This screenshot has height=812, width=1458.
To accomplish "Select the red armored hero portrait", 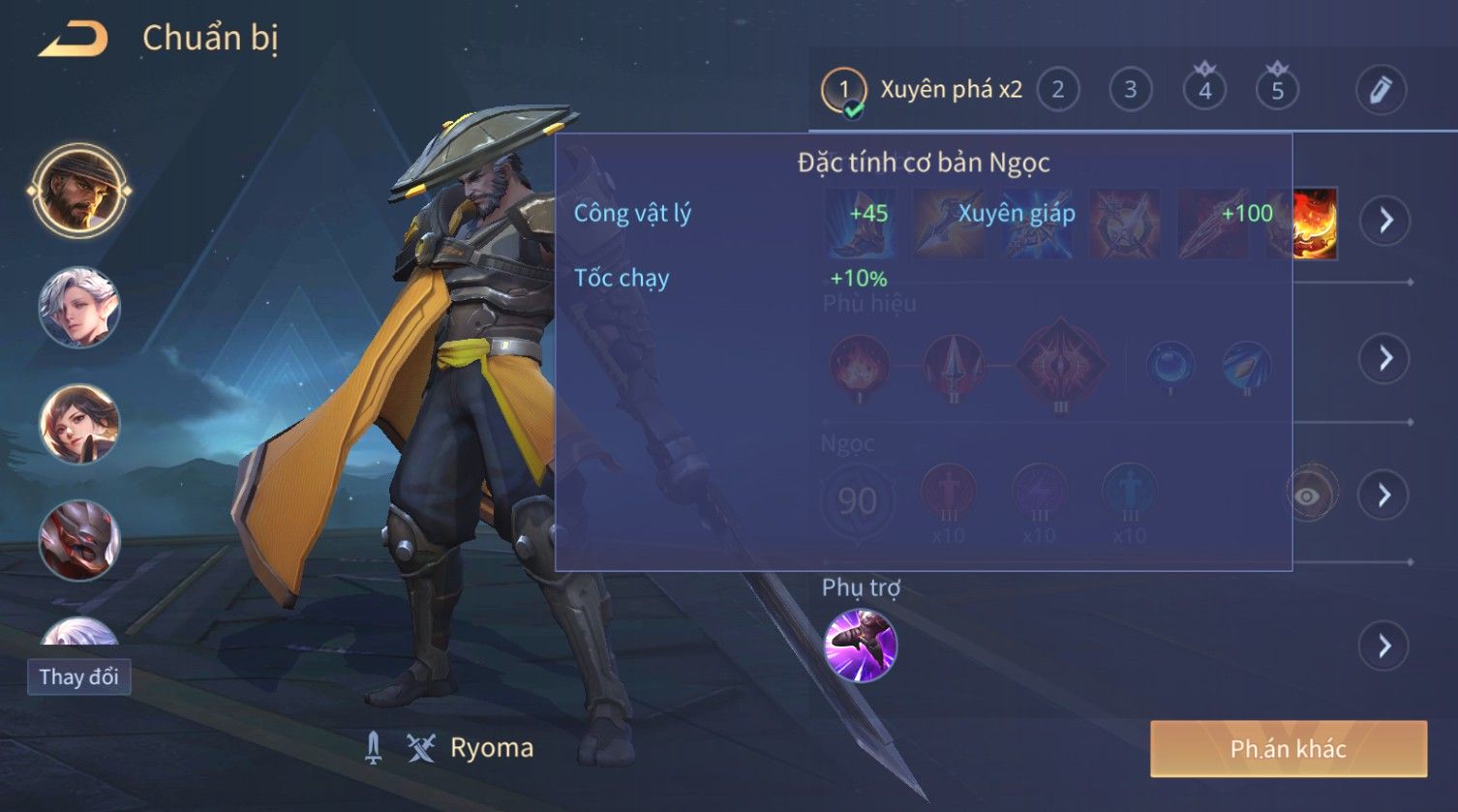I will (78, 540).
